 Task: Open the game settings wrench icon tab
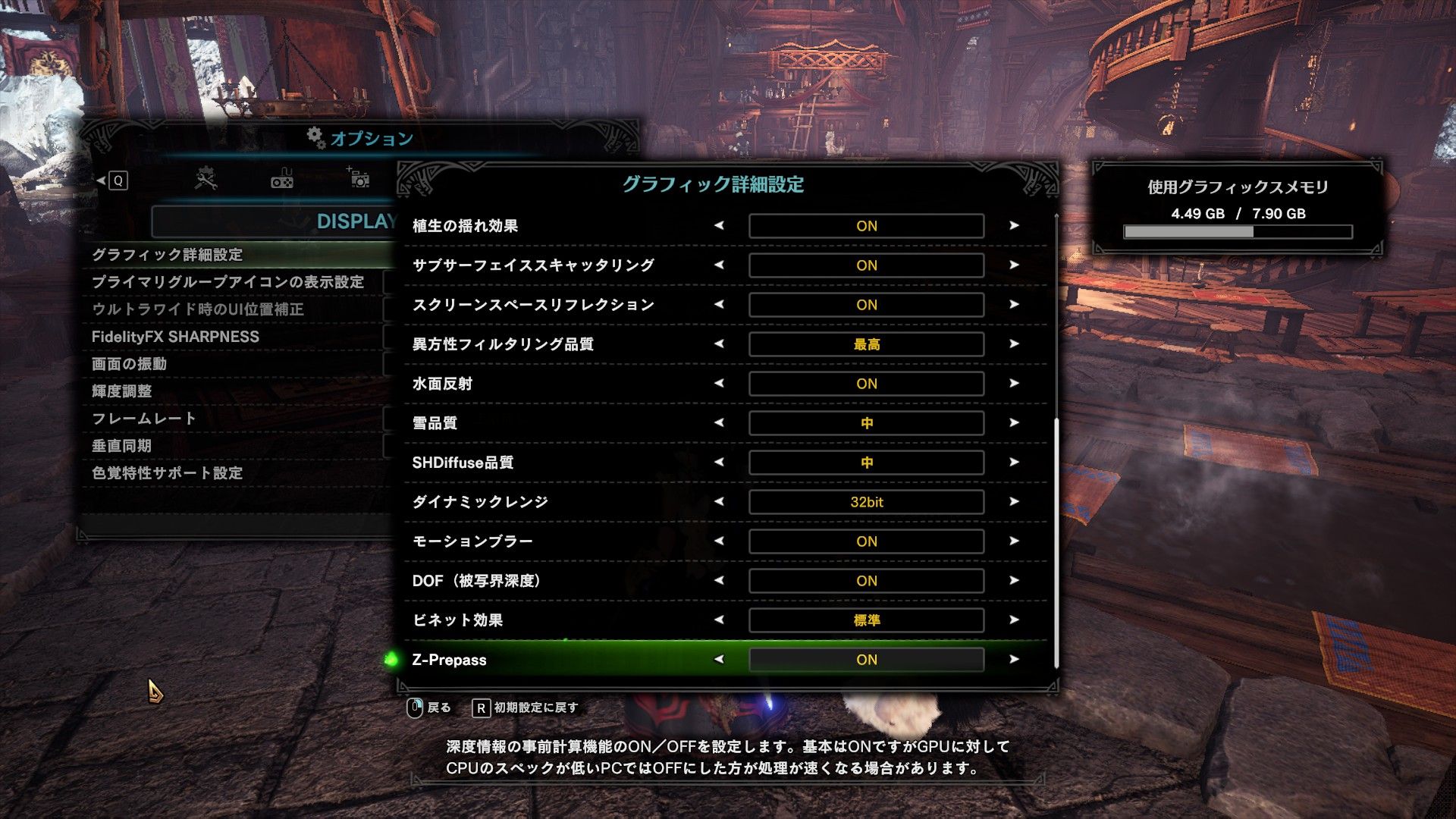coord(206,179)
